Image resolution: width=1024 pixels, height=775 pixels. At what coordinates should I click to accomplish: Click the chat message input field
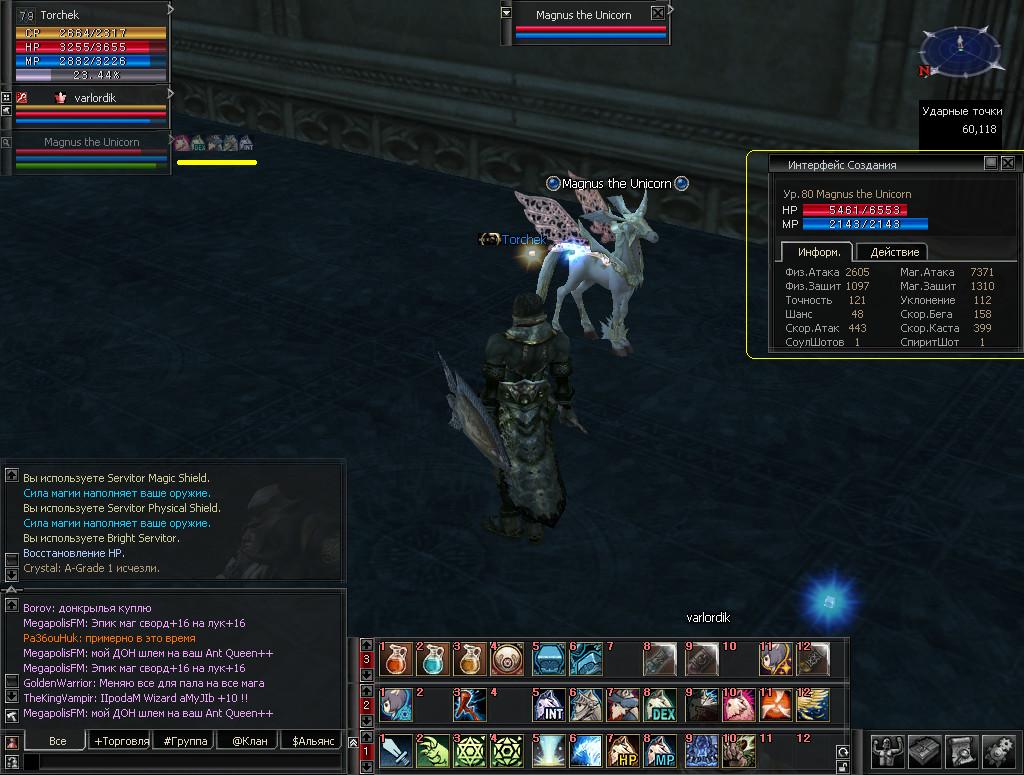click(x=180, y=763)
